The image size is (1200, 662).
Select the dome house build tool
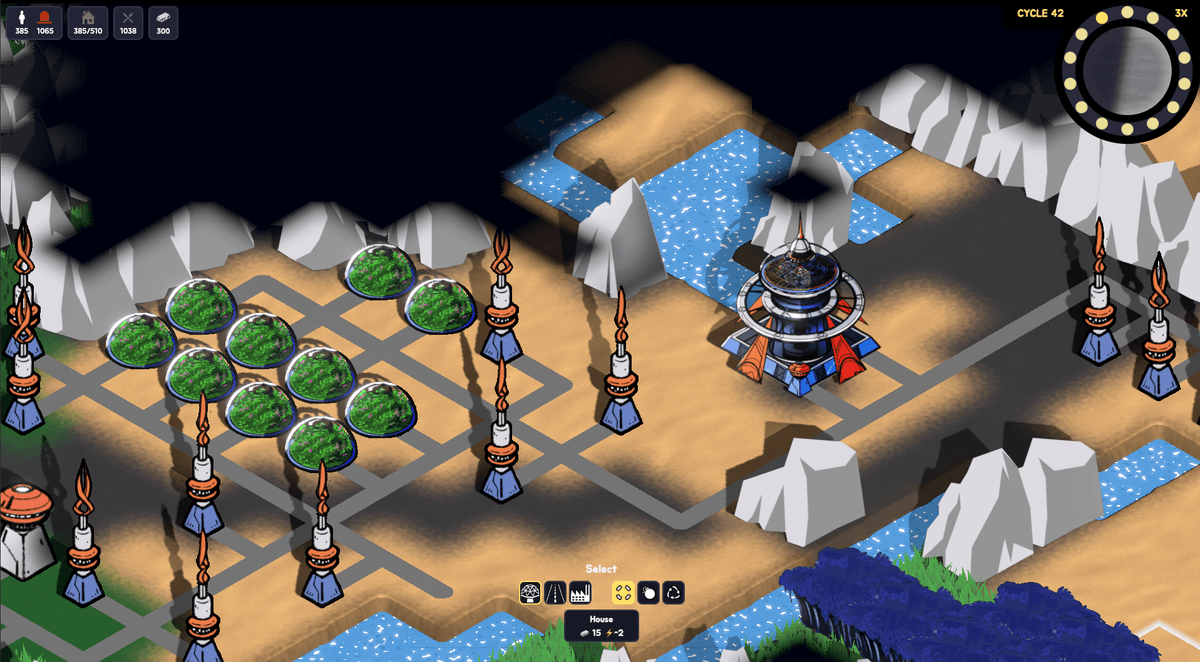[531, 592]
